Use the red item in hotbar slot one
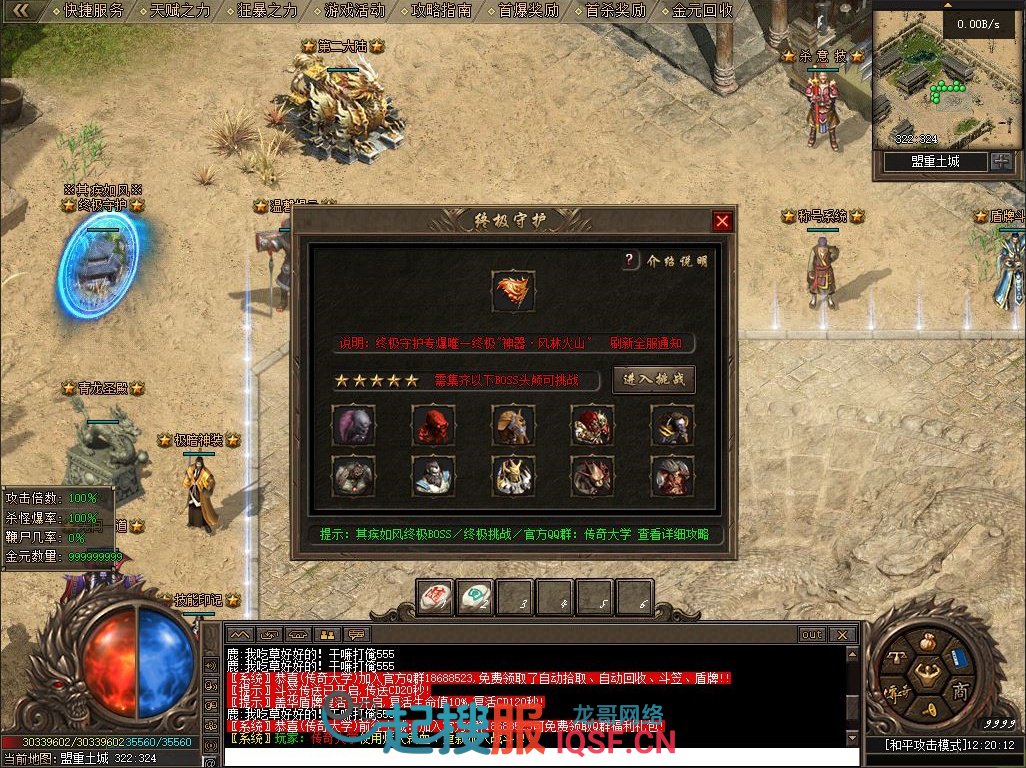The image size is (1026, 768). (x=435, y=597)
